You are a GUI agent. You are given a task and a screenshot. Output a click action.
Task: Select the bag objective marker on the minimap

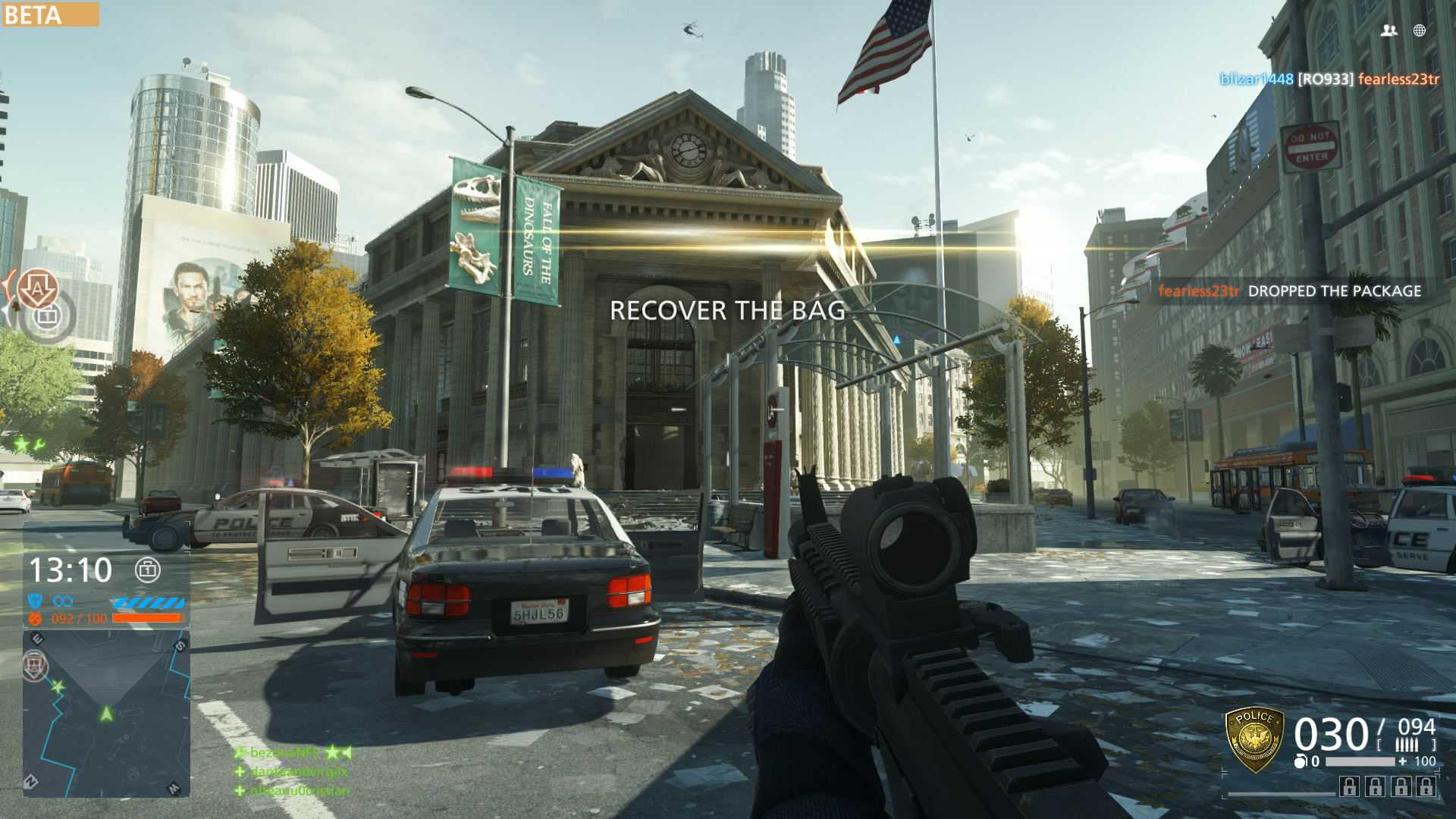[35, 665]
